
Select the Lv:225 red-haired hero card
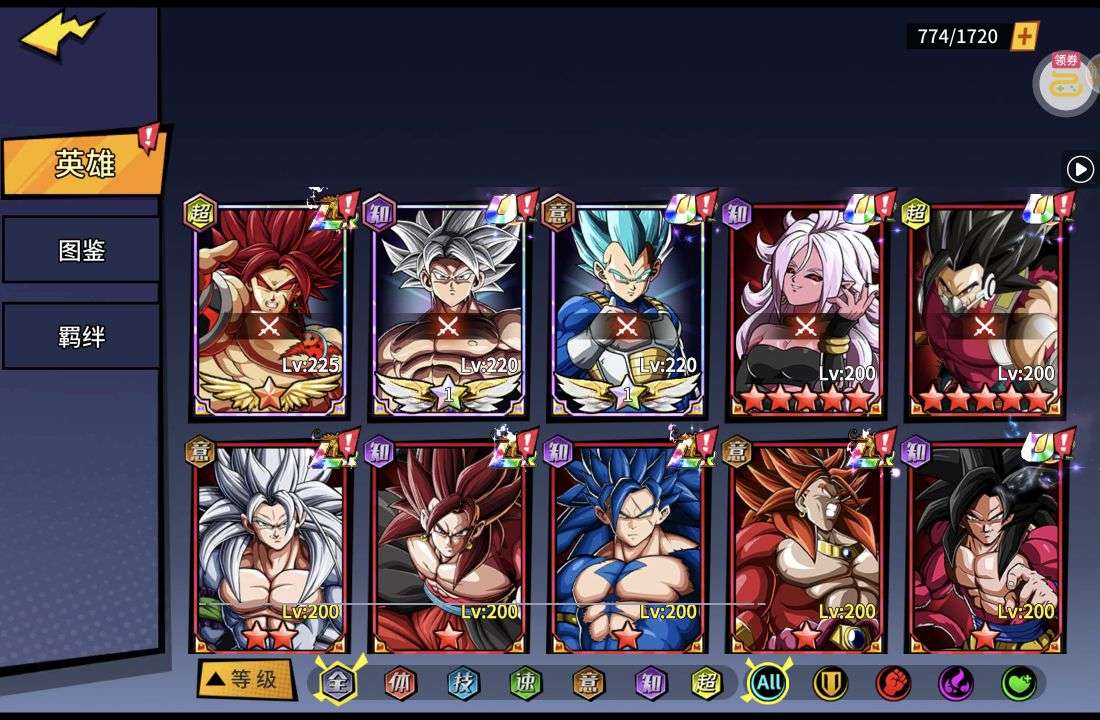(x=269, y=310)
